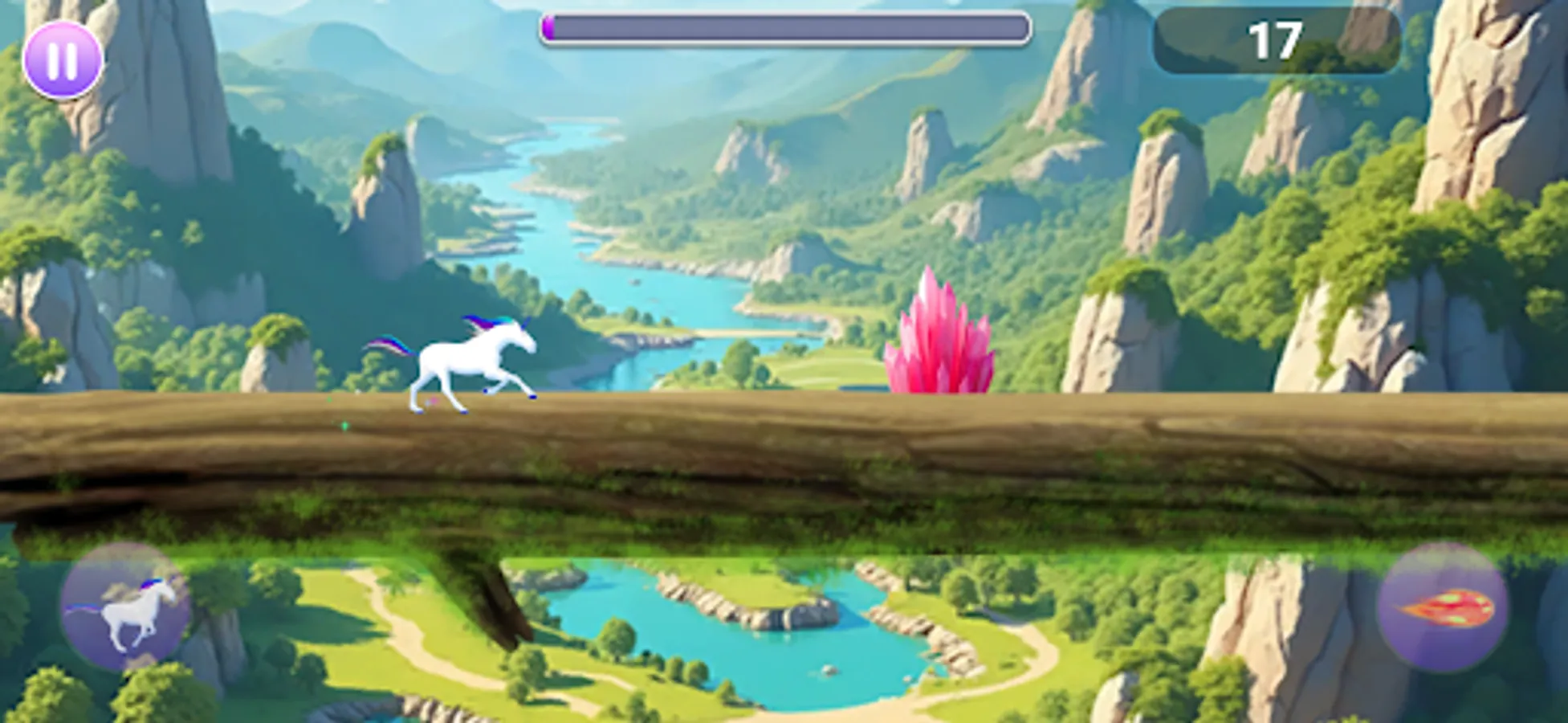Click the rounded pause button top left

[x=64, y=60]
